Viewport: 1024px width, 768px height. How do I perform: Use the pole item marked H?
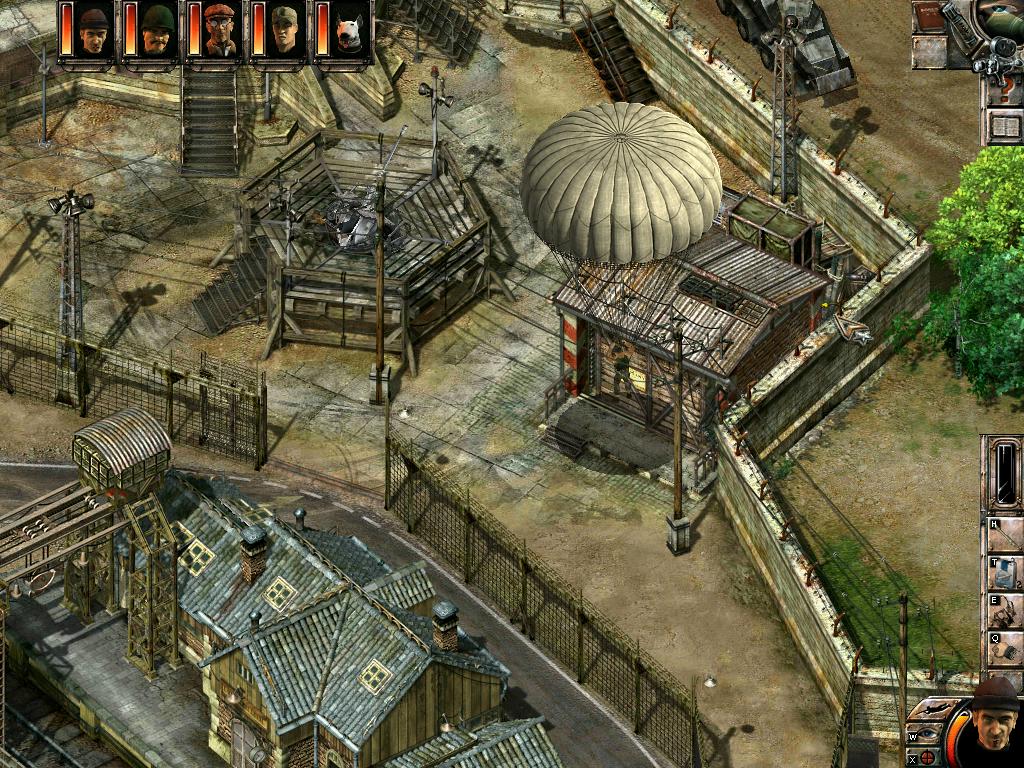point(1004,536)
